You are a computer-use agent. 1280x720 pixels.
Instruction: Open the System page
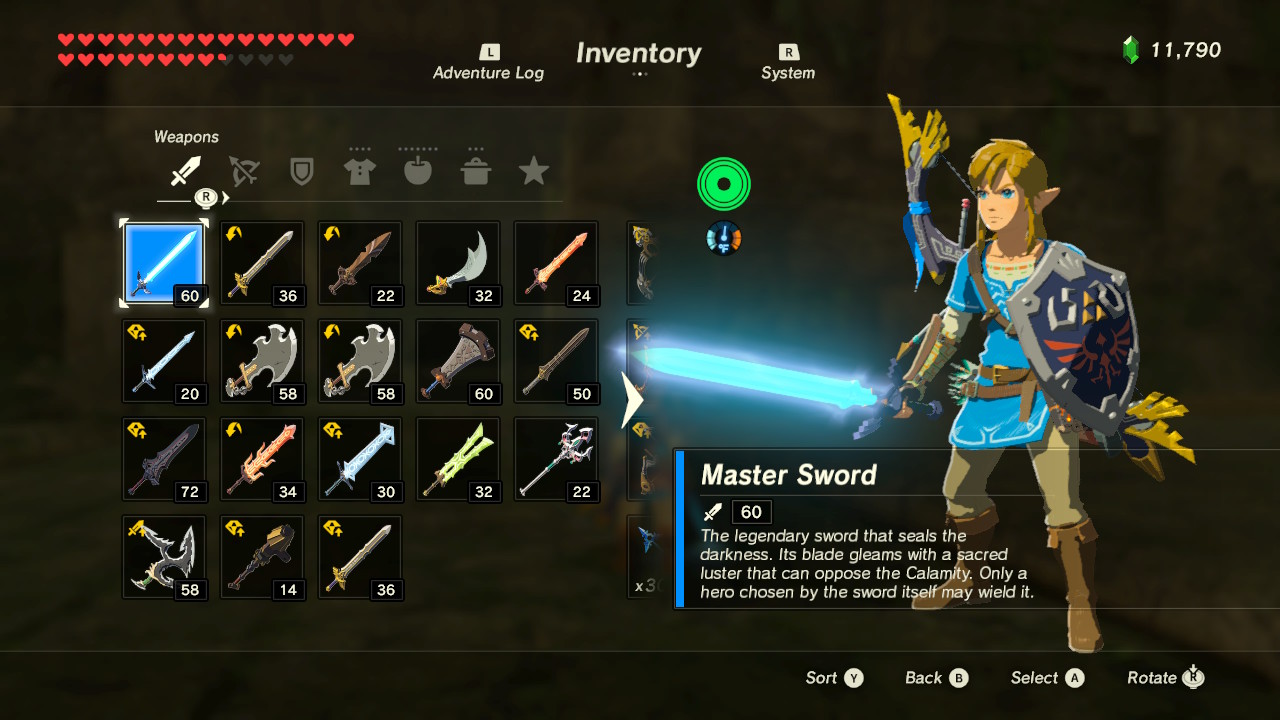788,63
